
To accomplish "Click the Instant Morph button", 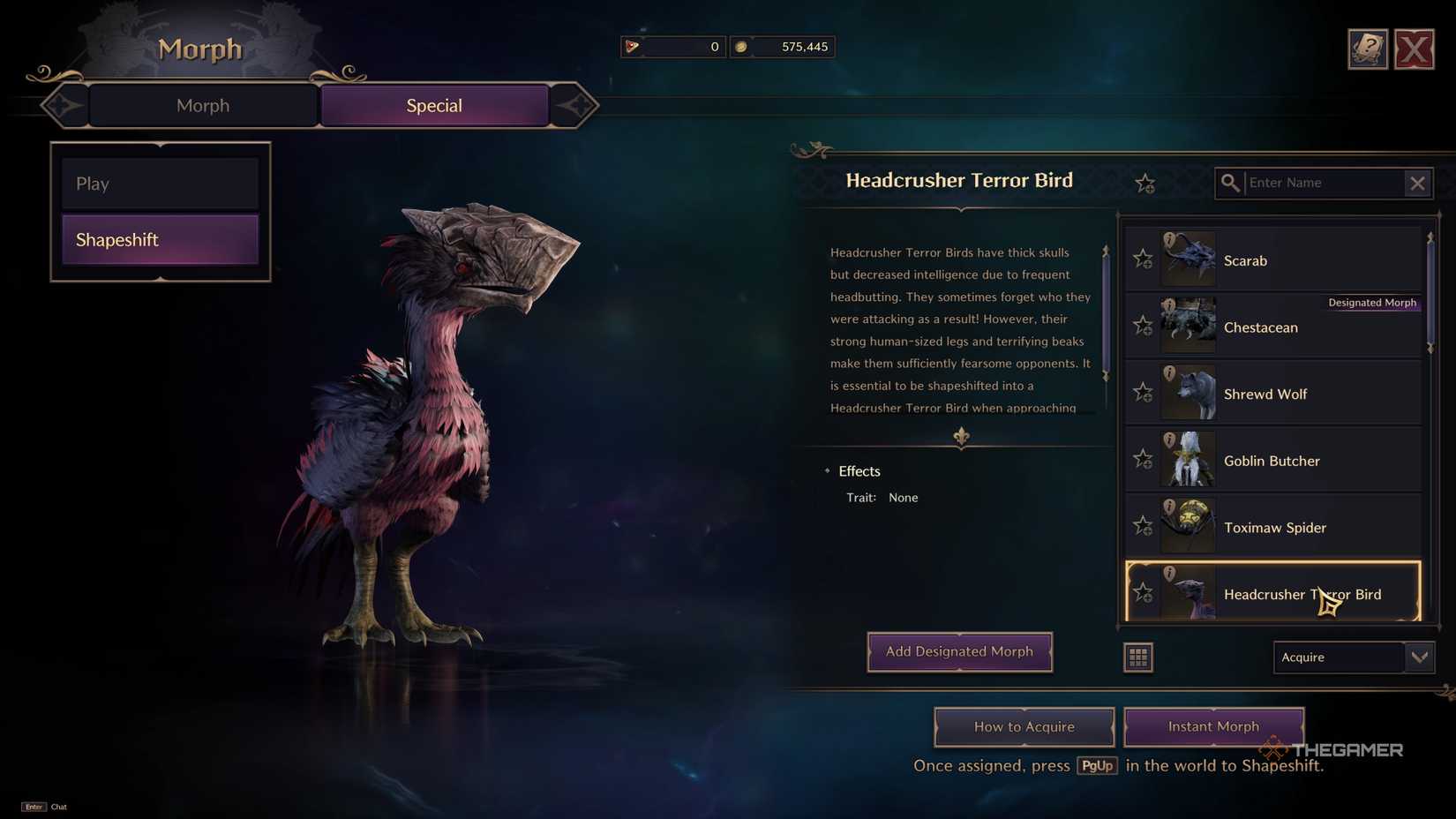I will pos(1213,725).
